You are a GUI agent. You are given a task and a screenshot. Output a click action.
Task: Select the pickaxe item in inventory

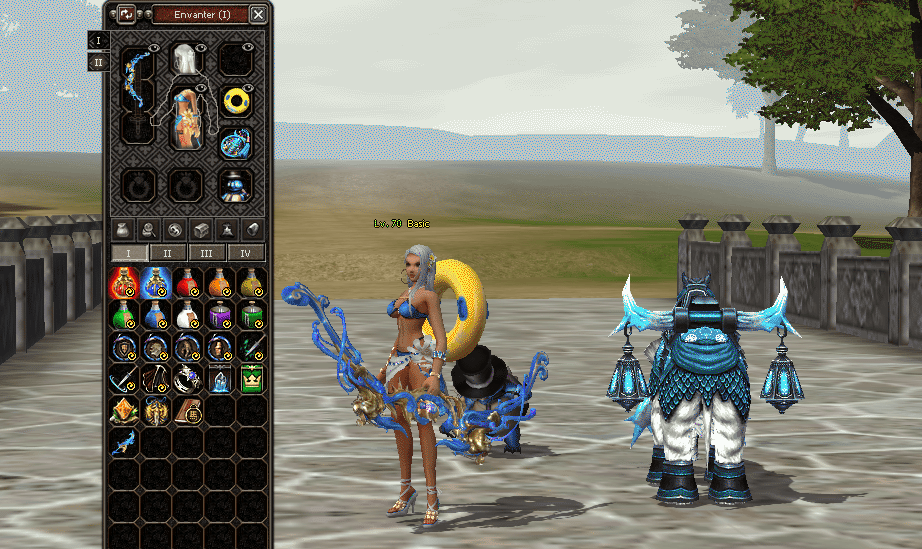(123, 378)
